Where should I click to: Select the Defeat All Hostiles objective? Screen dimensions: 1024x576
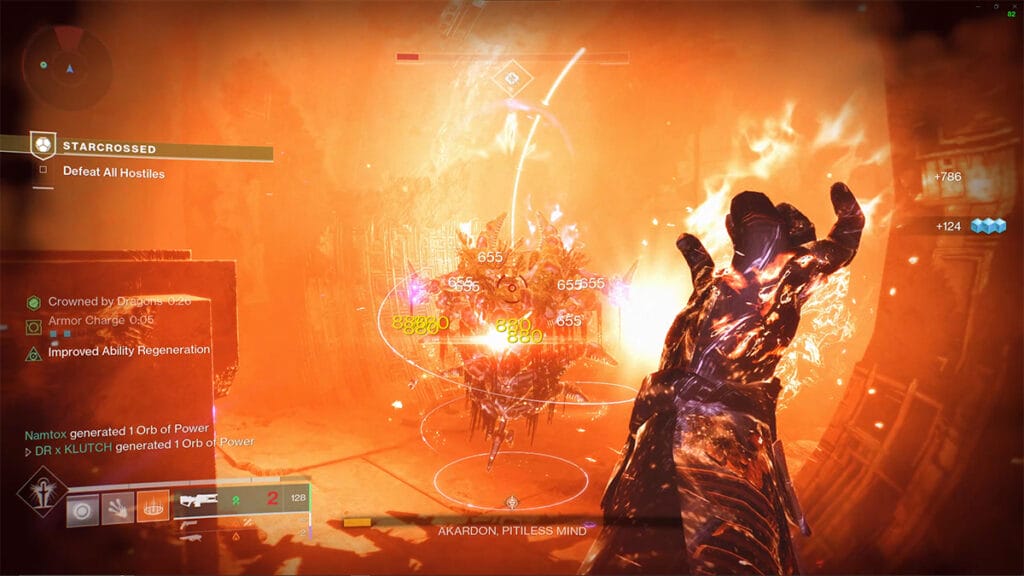(x=113, y=173)
